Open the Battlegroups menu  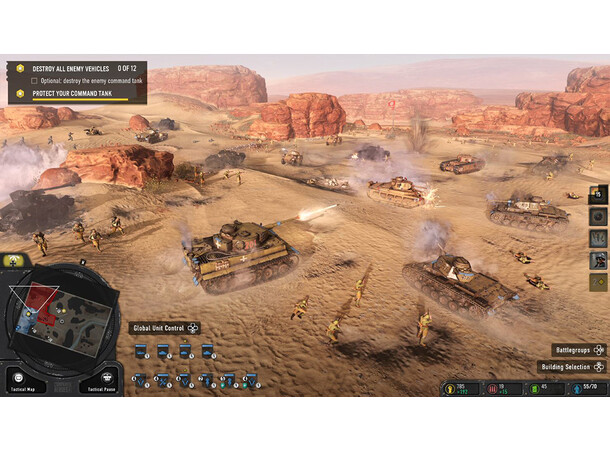coord(579,350)
